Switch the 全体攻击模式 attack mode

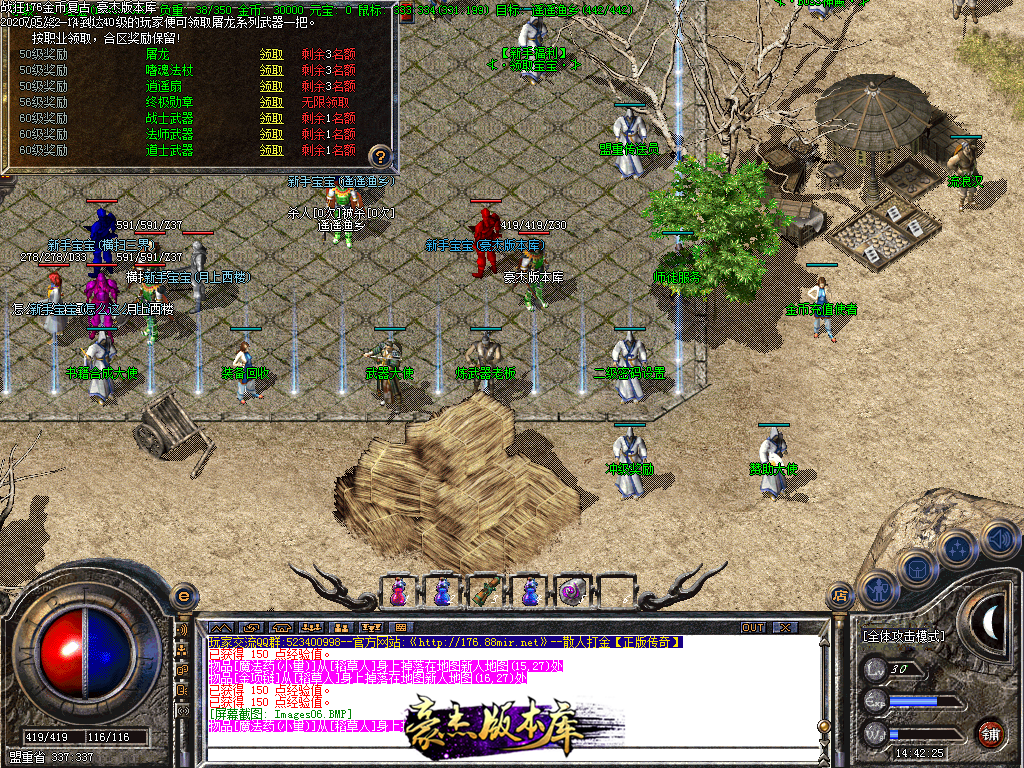tap(905, 636)
